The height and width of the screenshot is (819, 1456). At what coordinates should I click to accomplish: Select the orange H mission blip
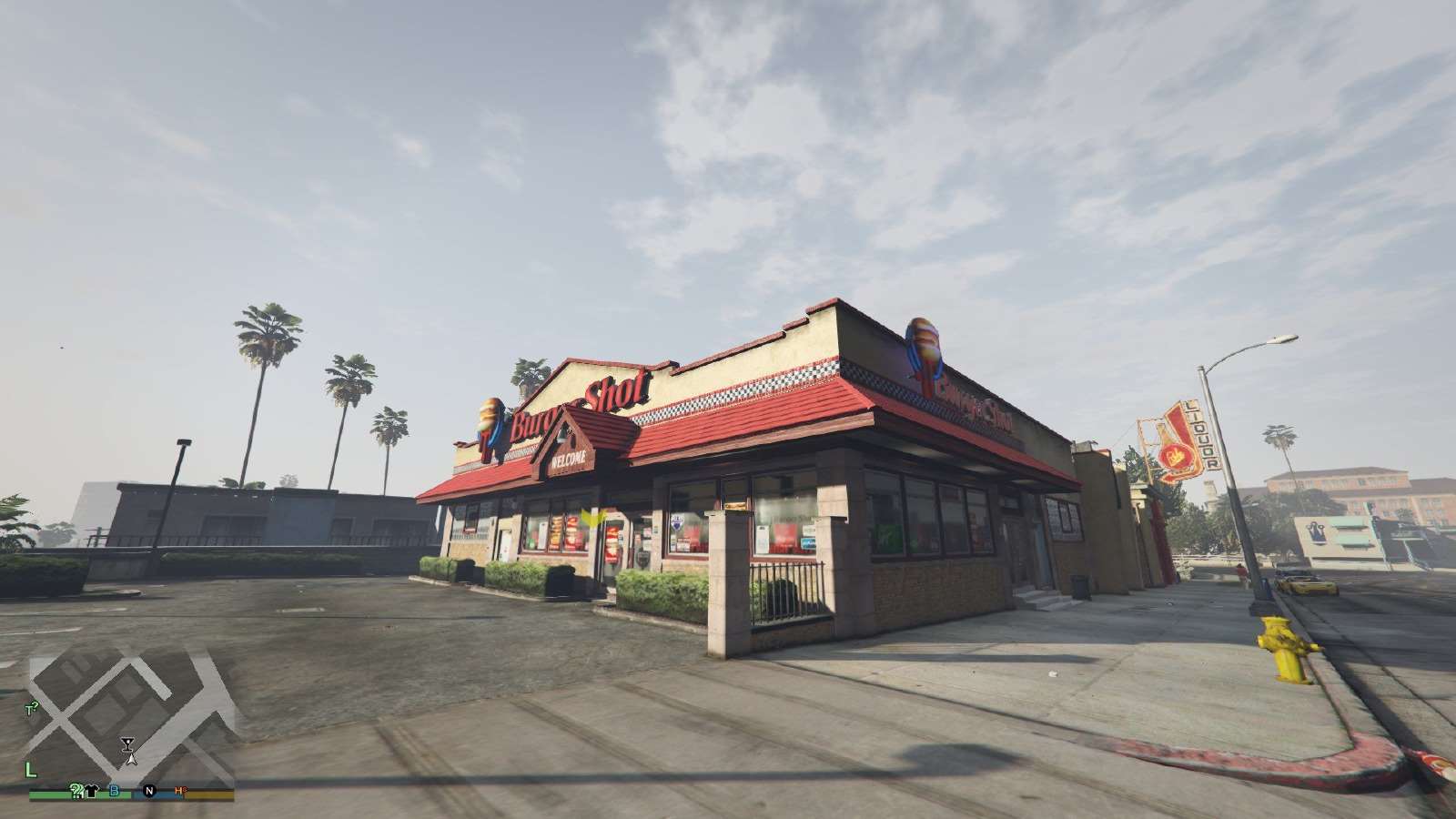click(x=179, y=791)
